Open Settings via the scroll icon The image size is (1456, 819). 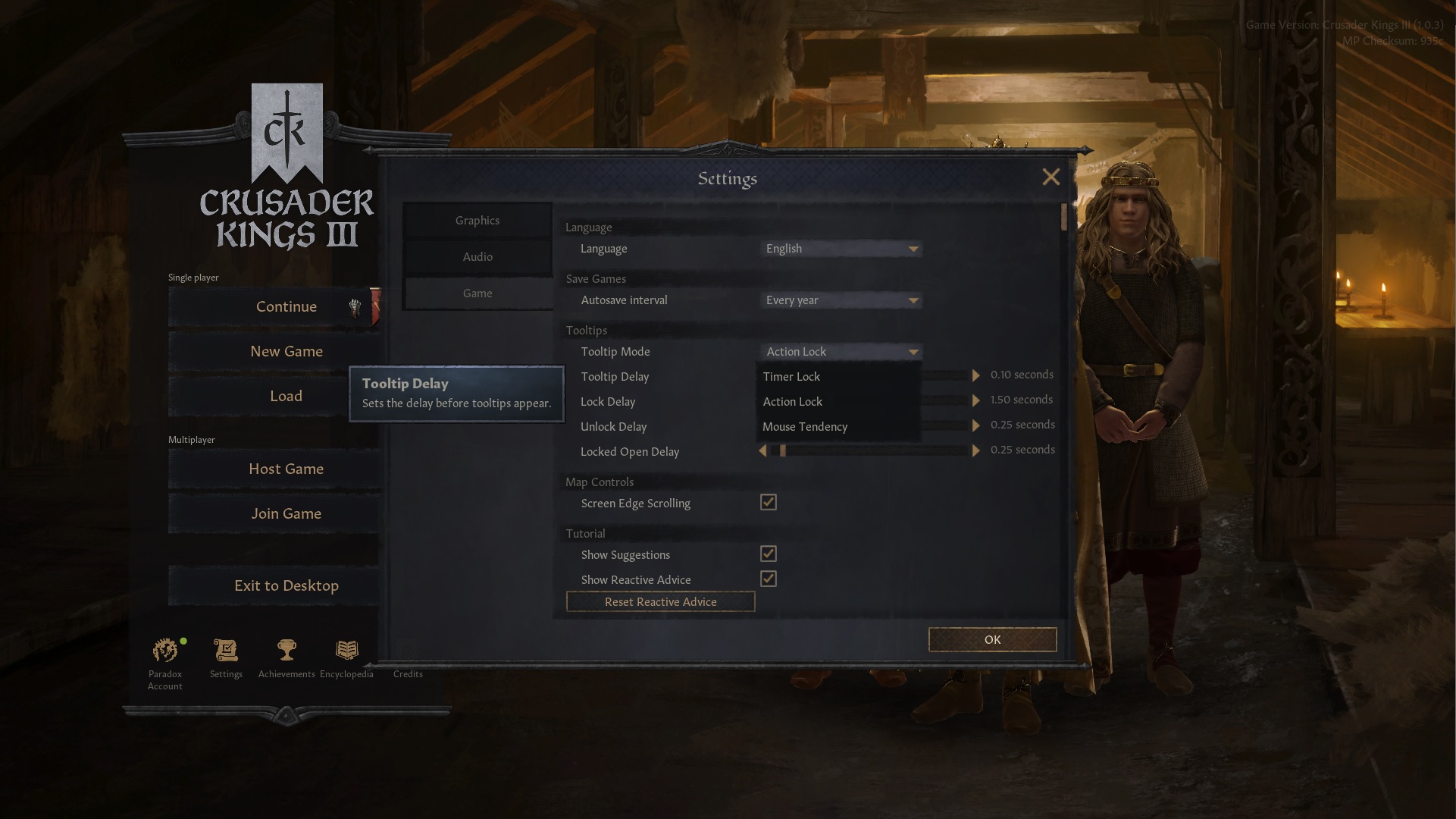click(225, 651)
